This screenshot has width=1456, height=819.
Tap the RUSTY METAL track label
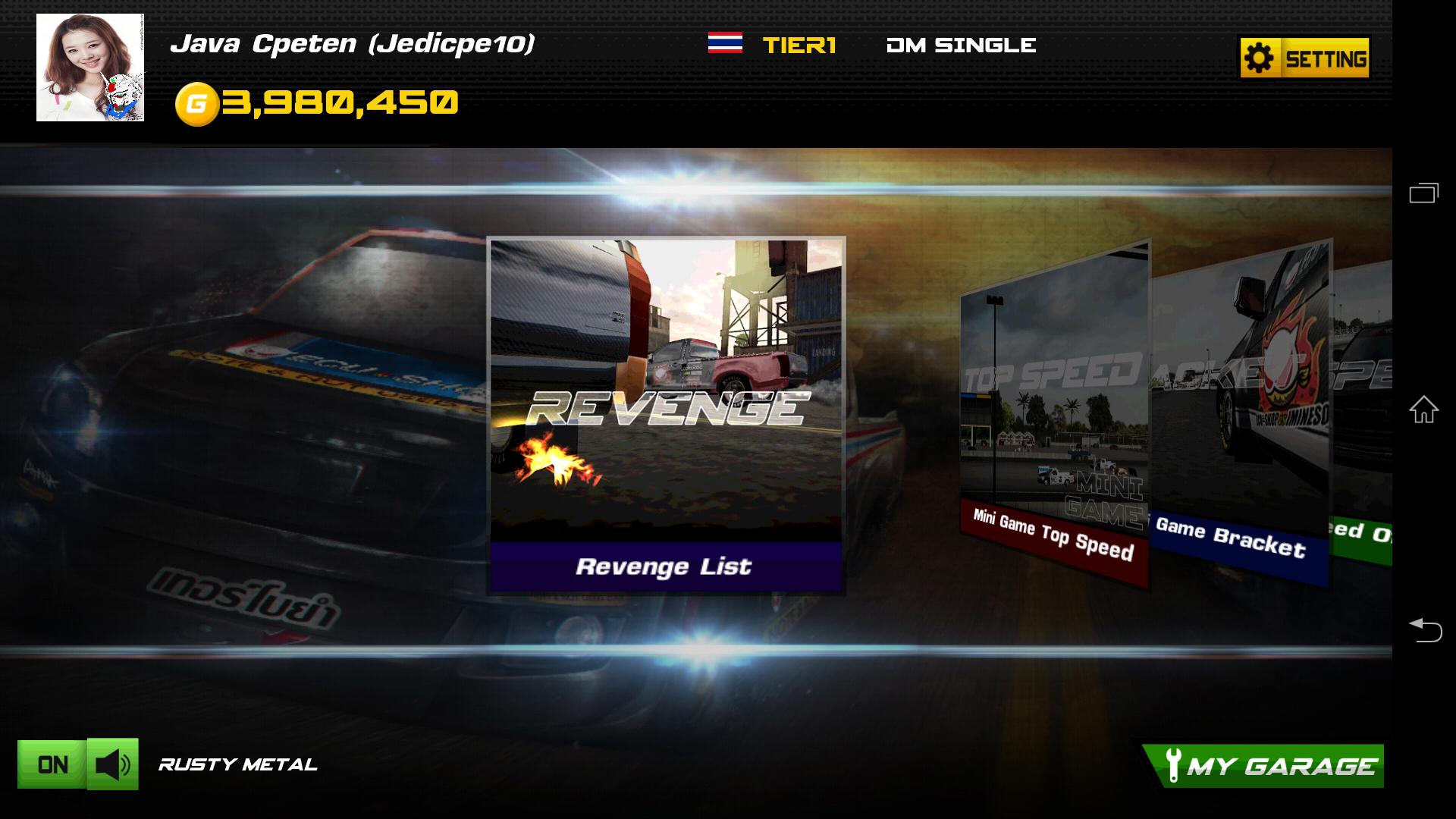pyautogui.click(x=237, y=765)
